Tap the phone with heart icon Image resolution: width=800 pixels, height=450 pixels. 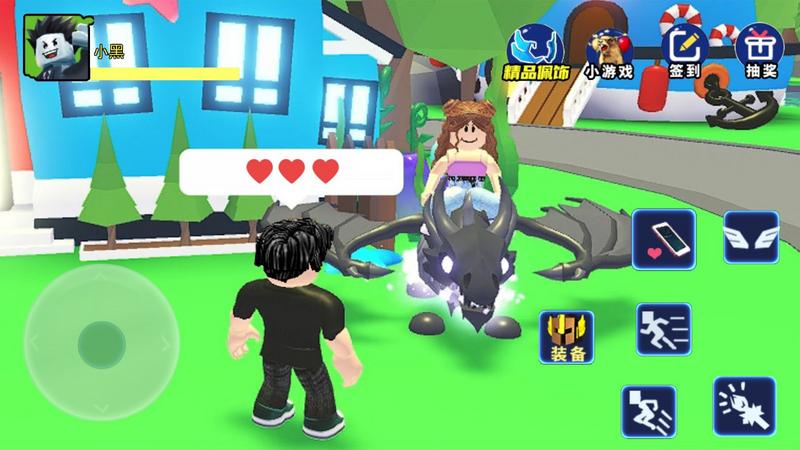tap(664, 237)
